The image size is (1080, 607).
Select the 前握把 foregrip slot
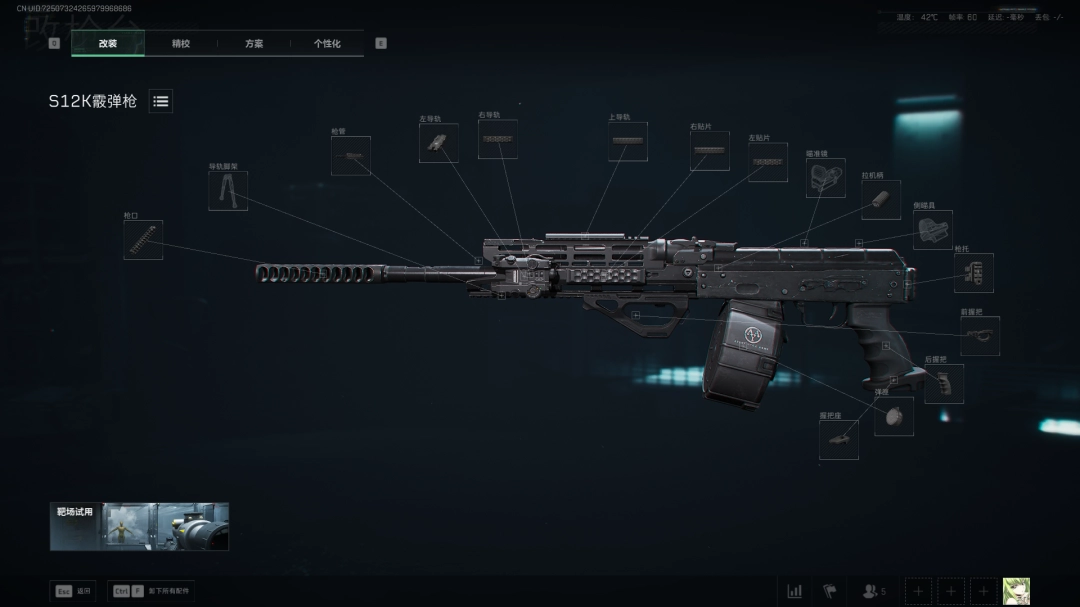point(980,336)
